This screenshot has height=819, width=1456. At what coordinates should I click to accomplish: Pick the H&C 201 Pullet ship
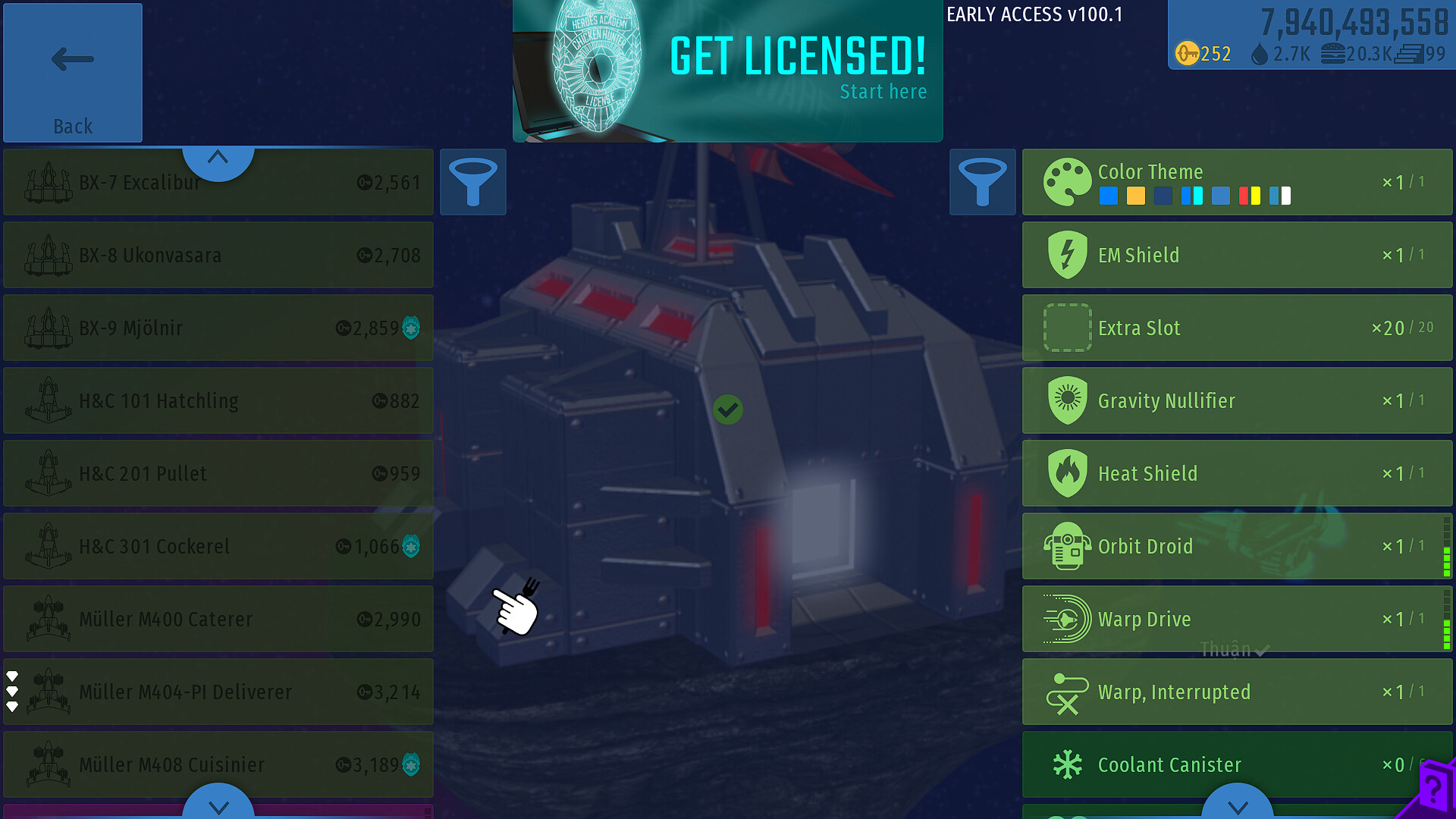(218, 474)
